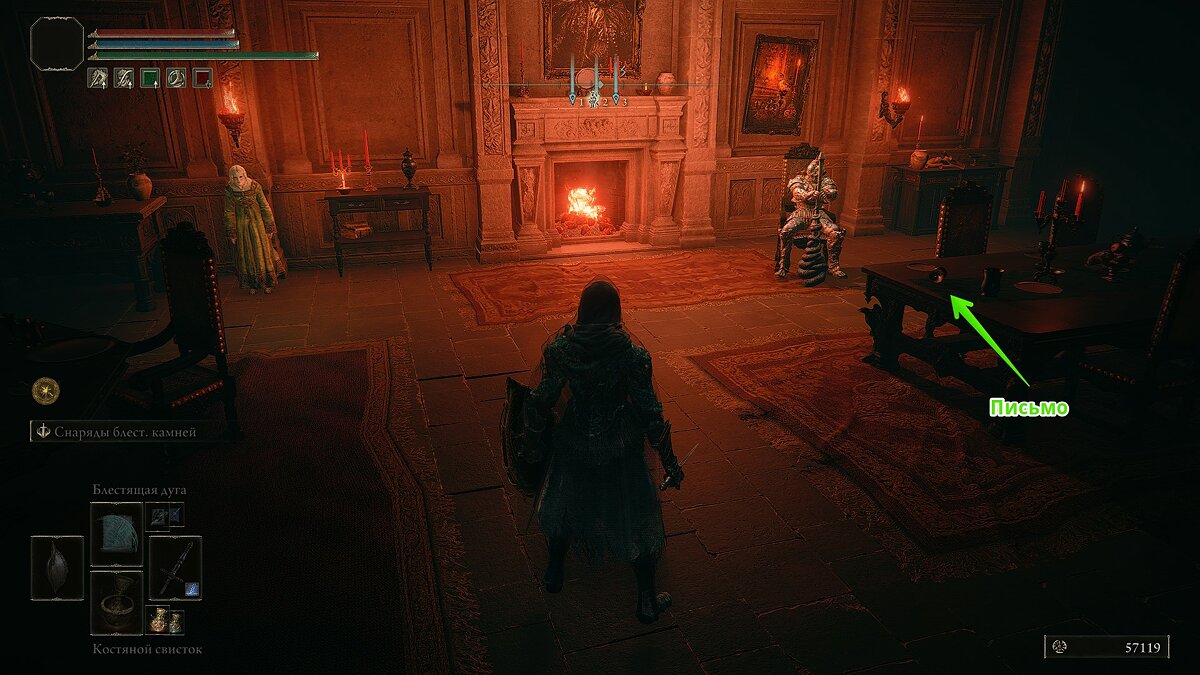
Task: Click the empty character portrait frame
Action: click(57, 43)
